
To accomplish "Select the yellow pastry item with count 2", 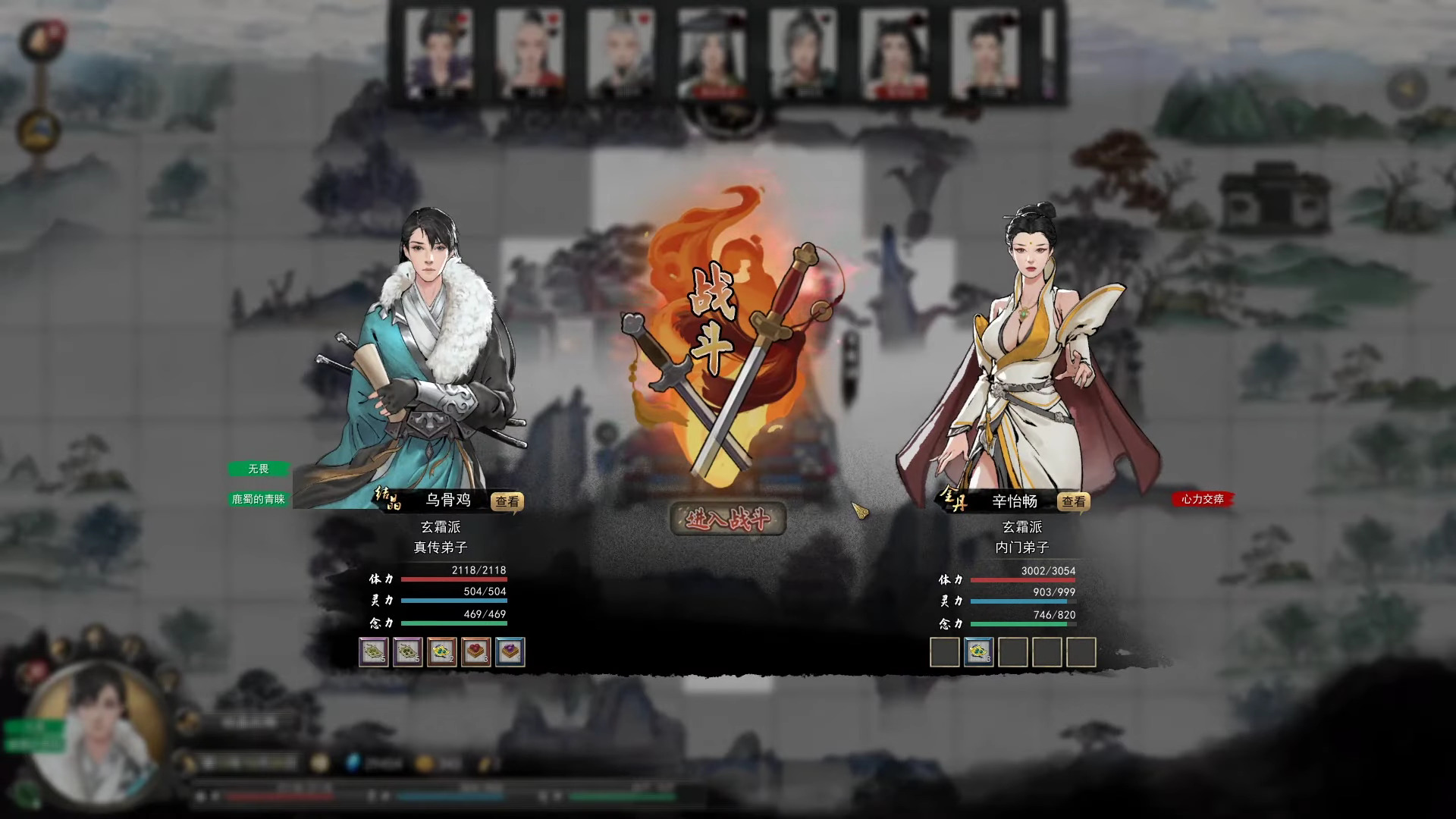I will [441, 651].
